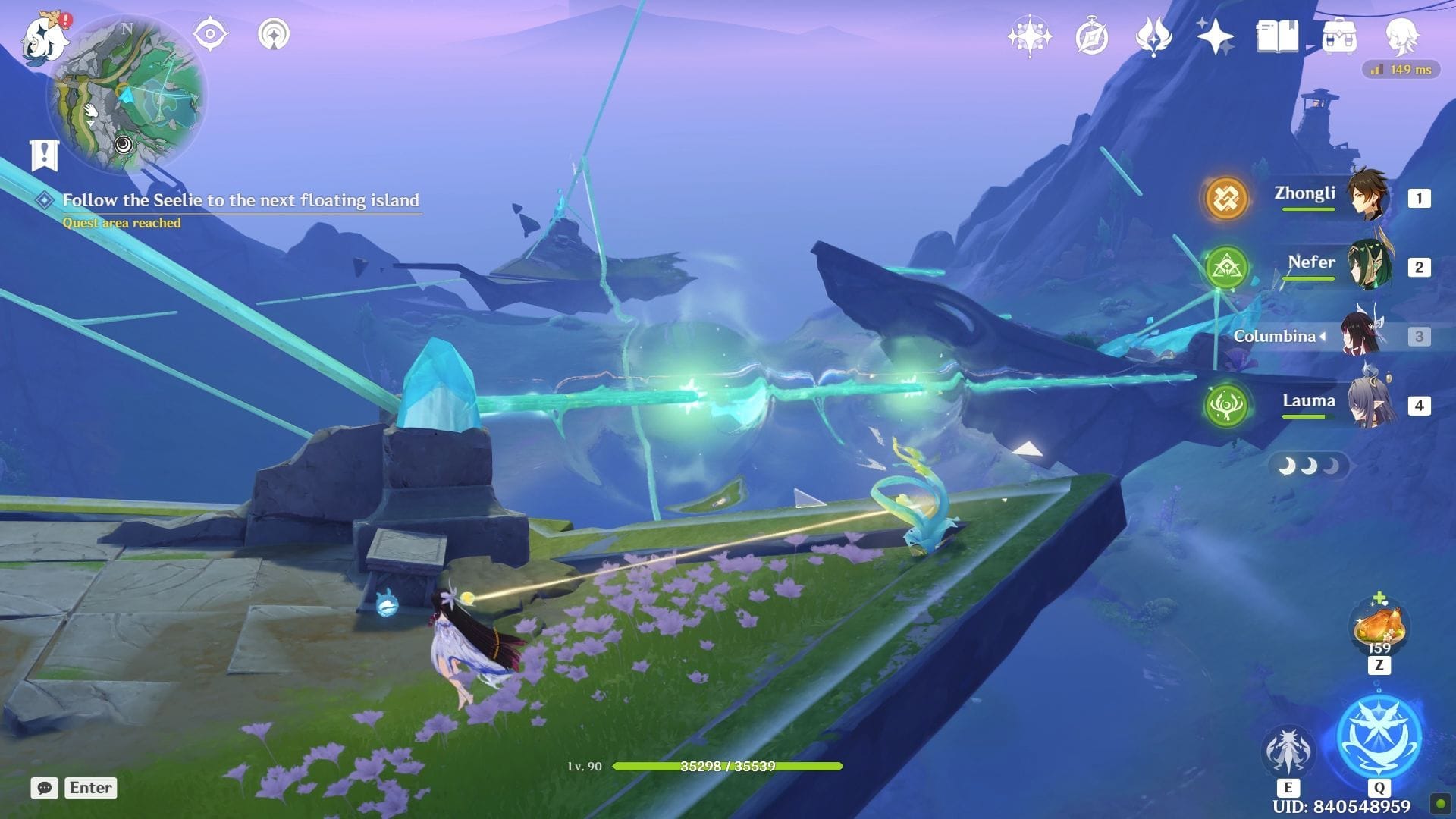This screenshot has width=1456, height=819.
Task: Activate Columbina's Elemental Skill icon
Action: point(1288,751)
